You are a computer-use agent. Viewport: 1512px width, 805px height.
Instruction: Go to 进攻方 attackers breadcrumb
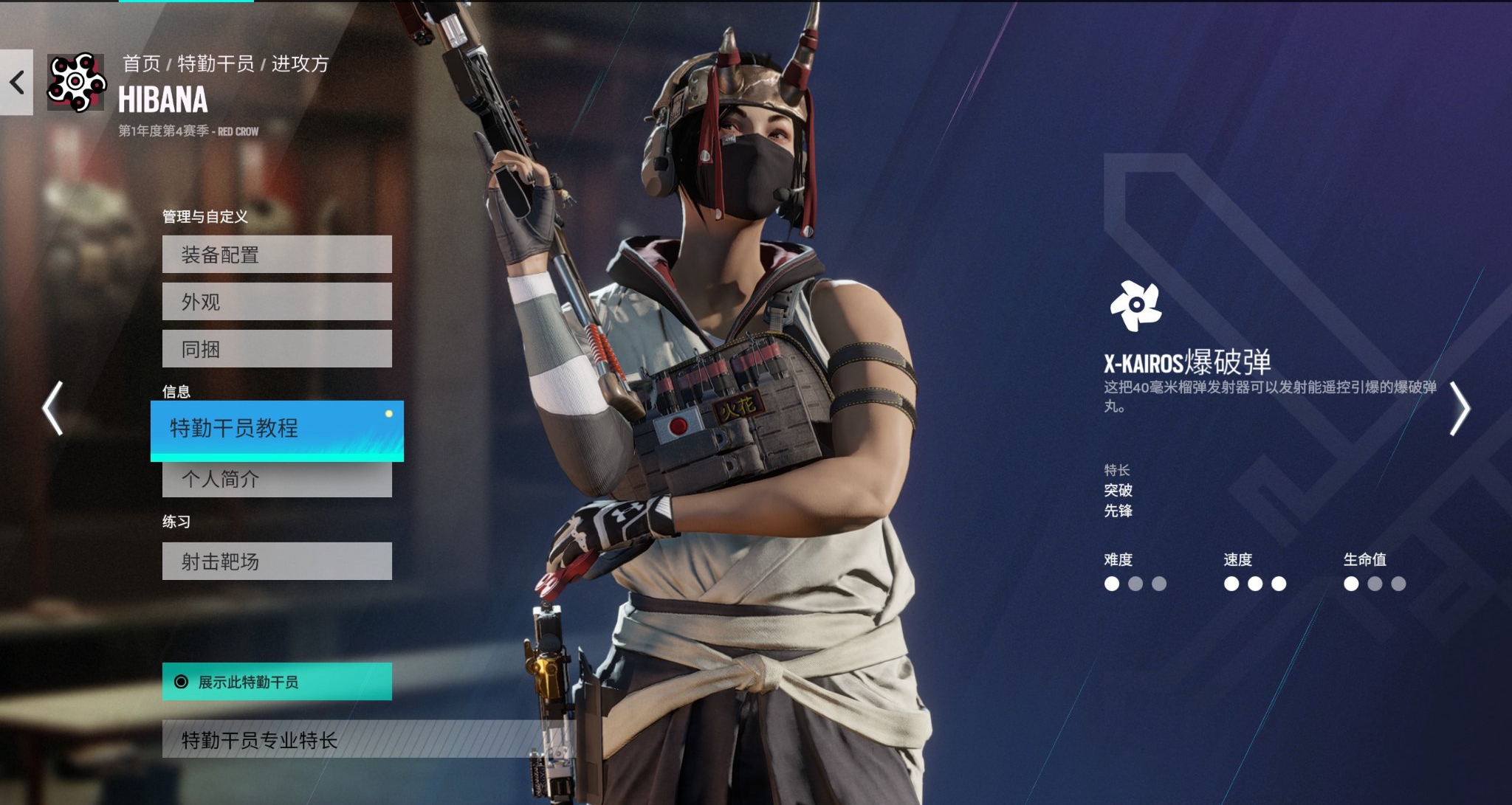pos(300,64)
